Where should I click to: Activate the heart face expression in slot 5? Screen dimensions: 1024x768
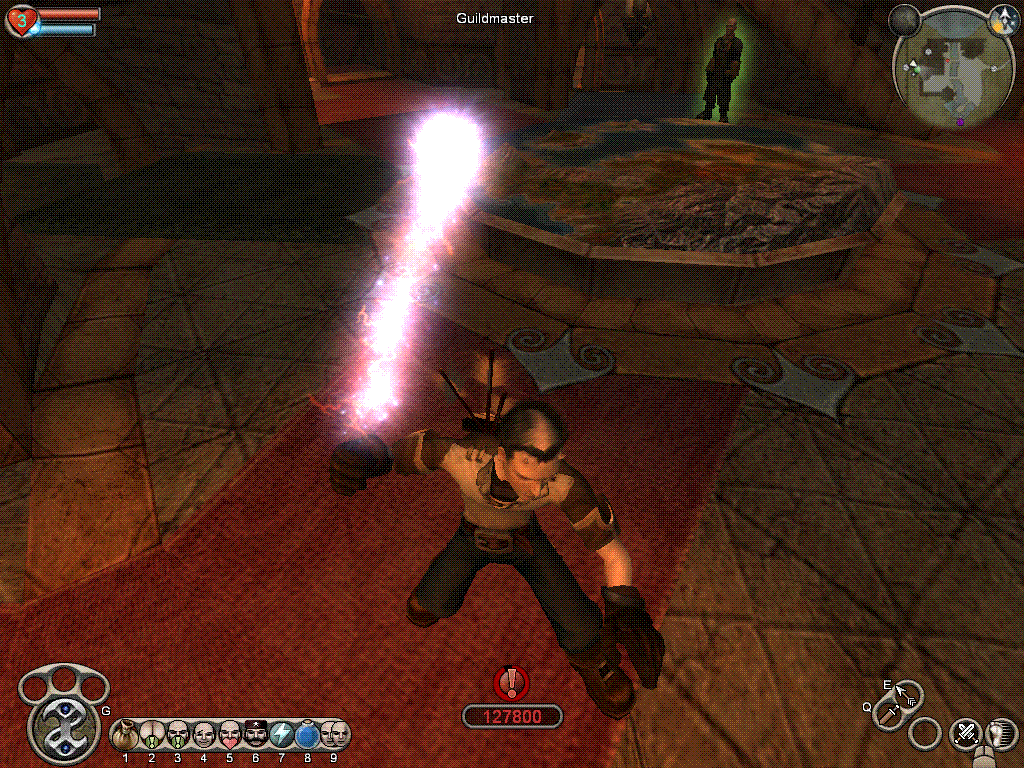click(x=230, y=735)
